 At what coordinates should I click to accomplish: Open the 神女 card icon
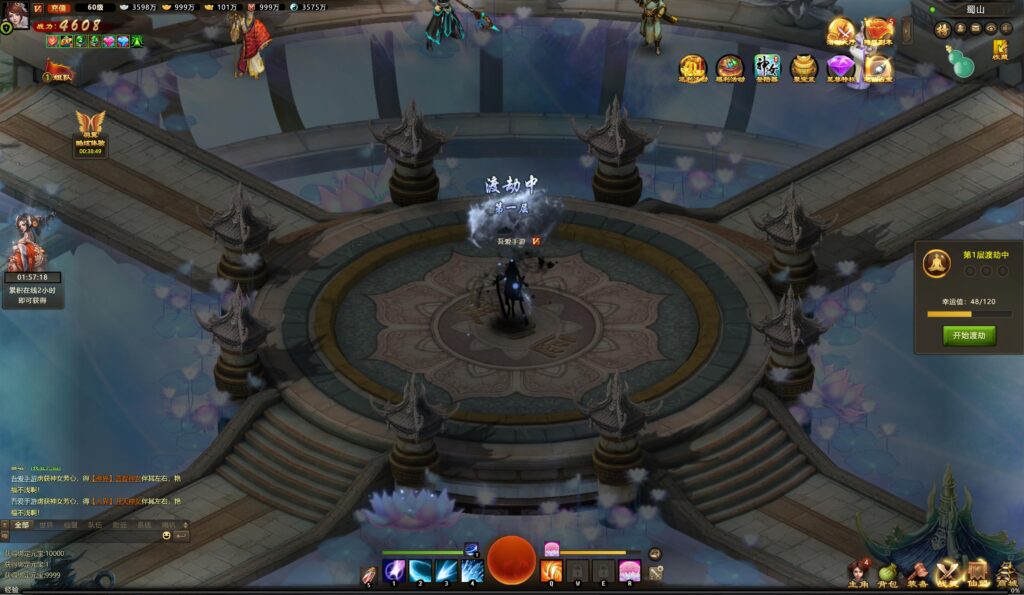(767, 68)
